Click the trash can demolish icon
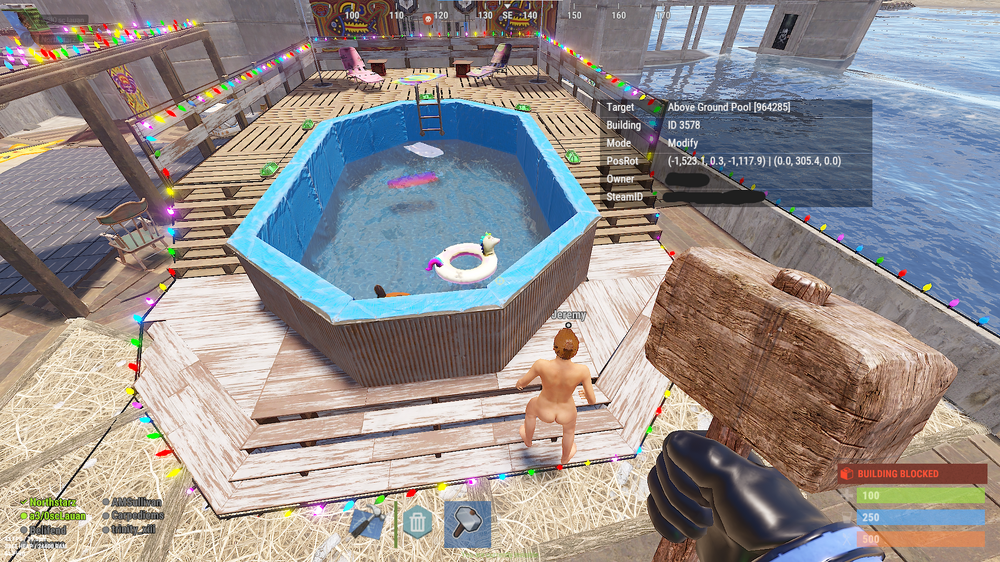 [x=417, y=521]
